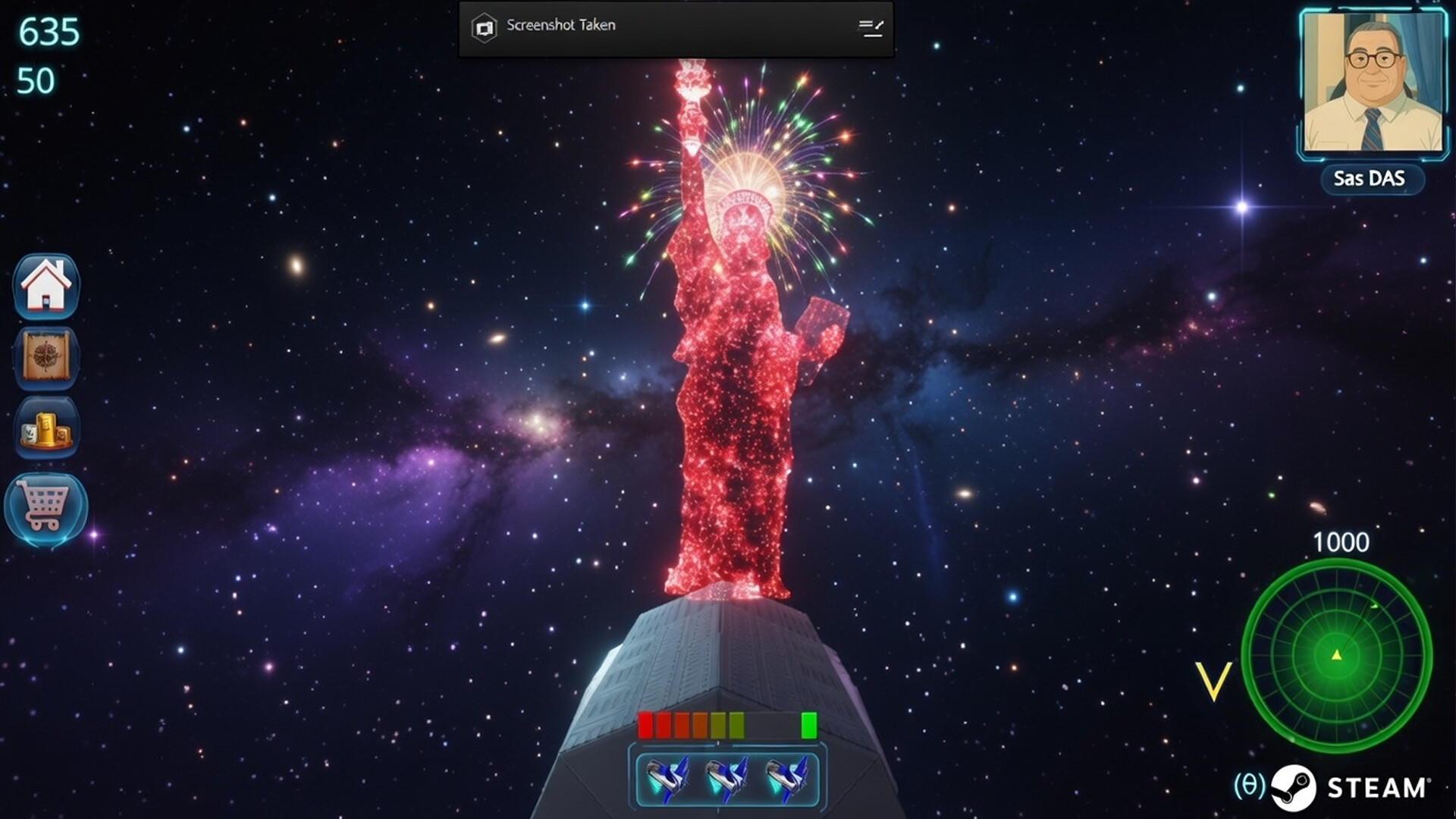Image resolution: width=1456 pixels, height=819 pixels.
Task: Click the Steam logo at bottom right
Action: 1294,786
